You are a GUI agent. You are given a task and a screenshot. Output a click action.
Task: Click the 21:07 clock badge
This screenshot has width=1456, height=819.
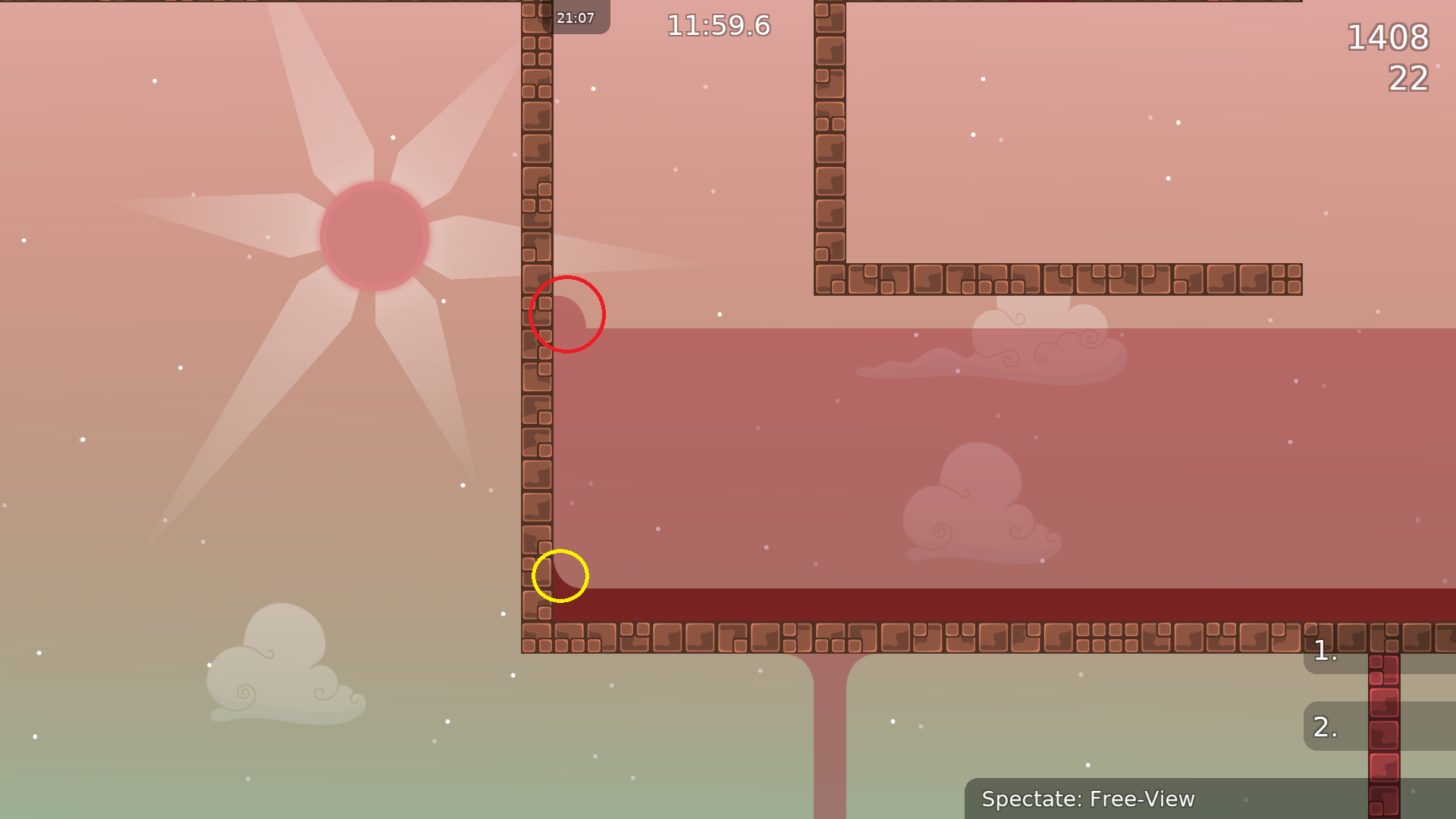576,17
